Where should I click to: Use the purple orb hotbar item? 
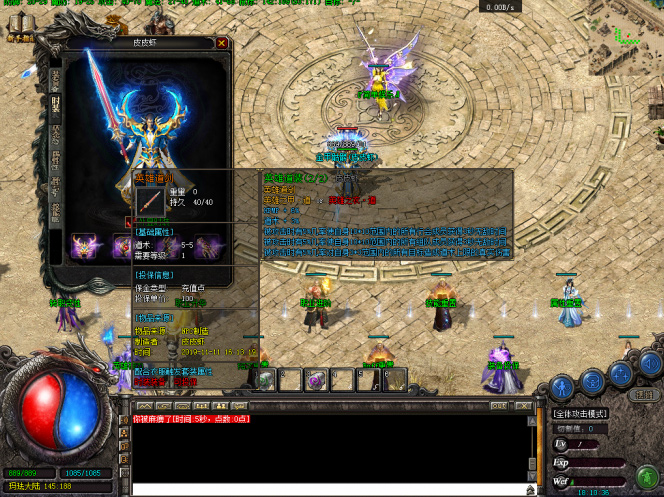[316, 379]
